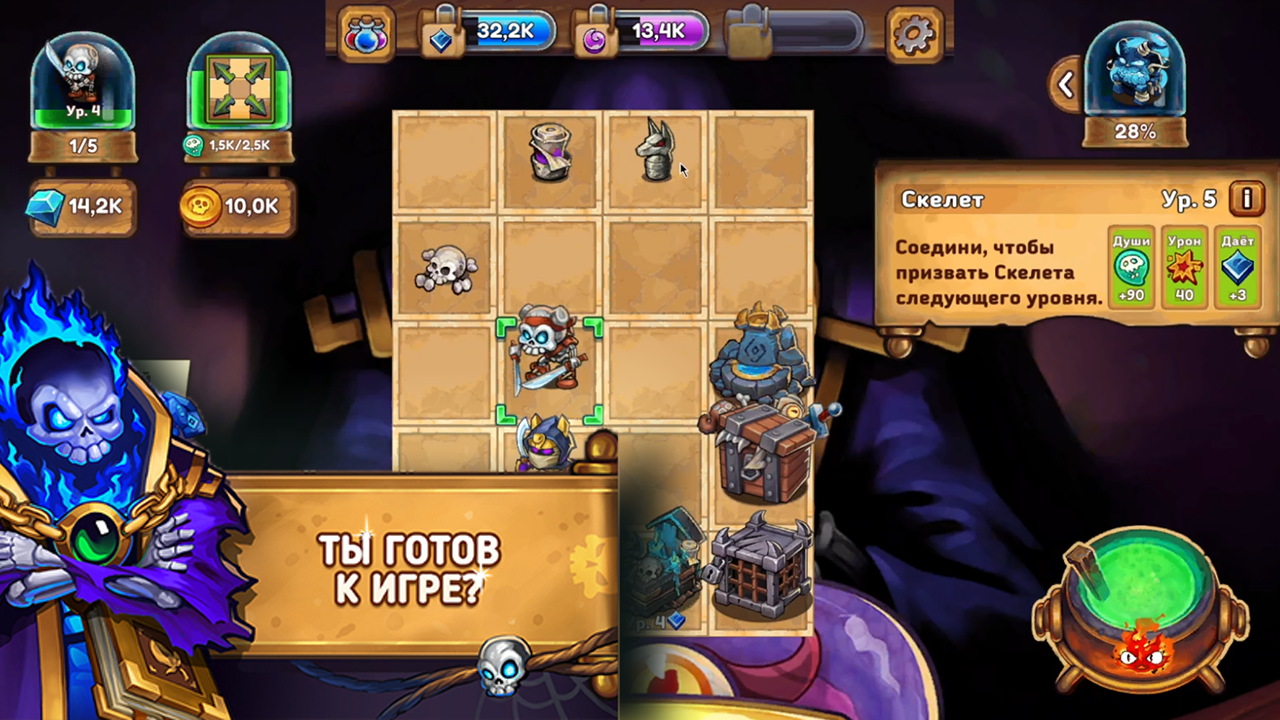Open the board expansion icon showing 1,5K/2,5K
The height and width of the screenshot is (720, 1280).
[239, 90]
